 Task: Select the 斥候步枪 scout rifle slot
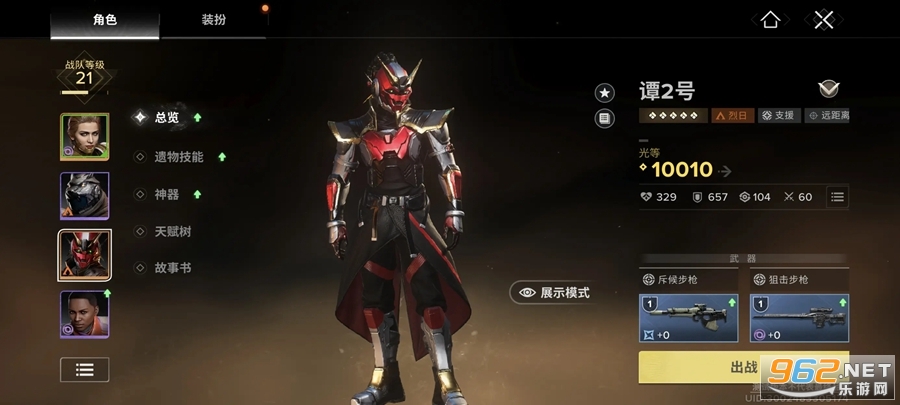[690, 318]
